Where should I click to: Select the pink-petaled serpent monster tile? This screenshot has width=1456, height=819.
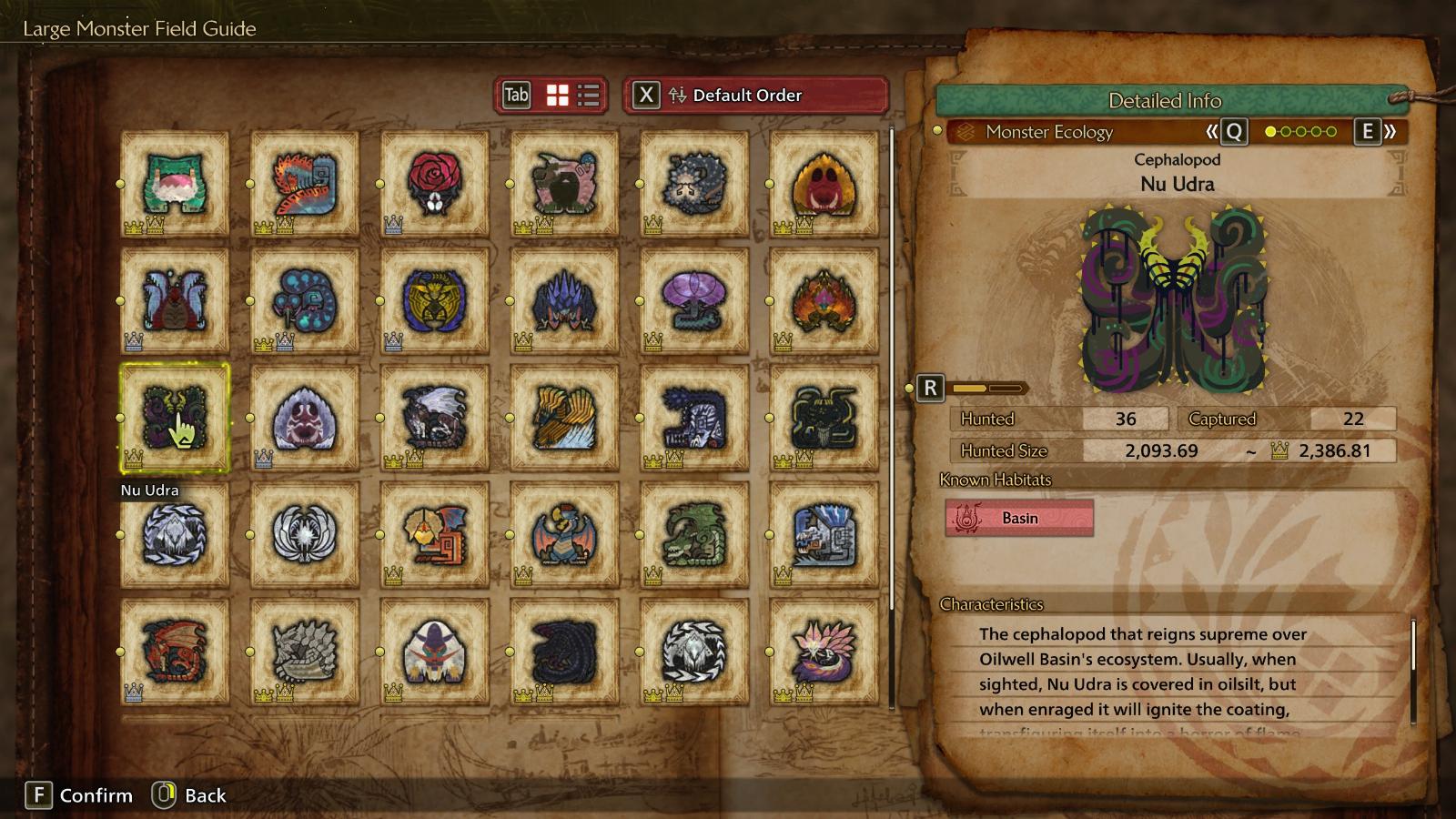coord(824,652)
